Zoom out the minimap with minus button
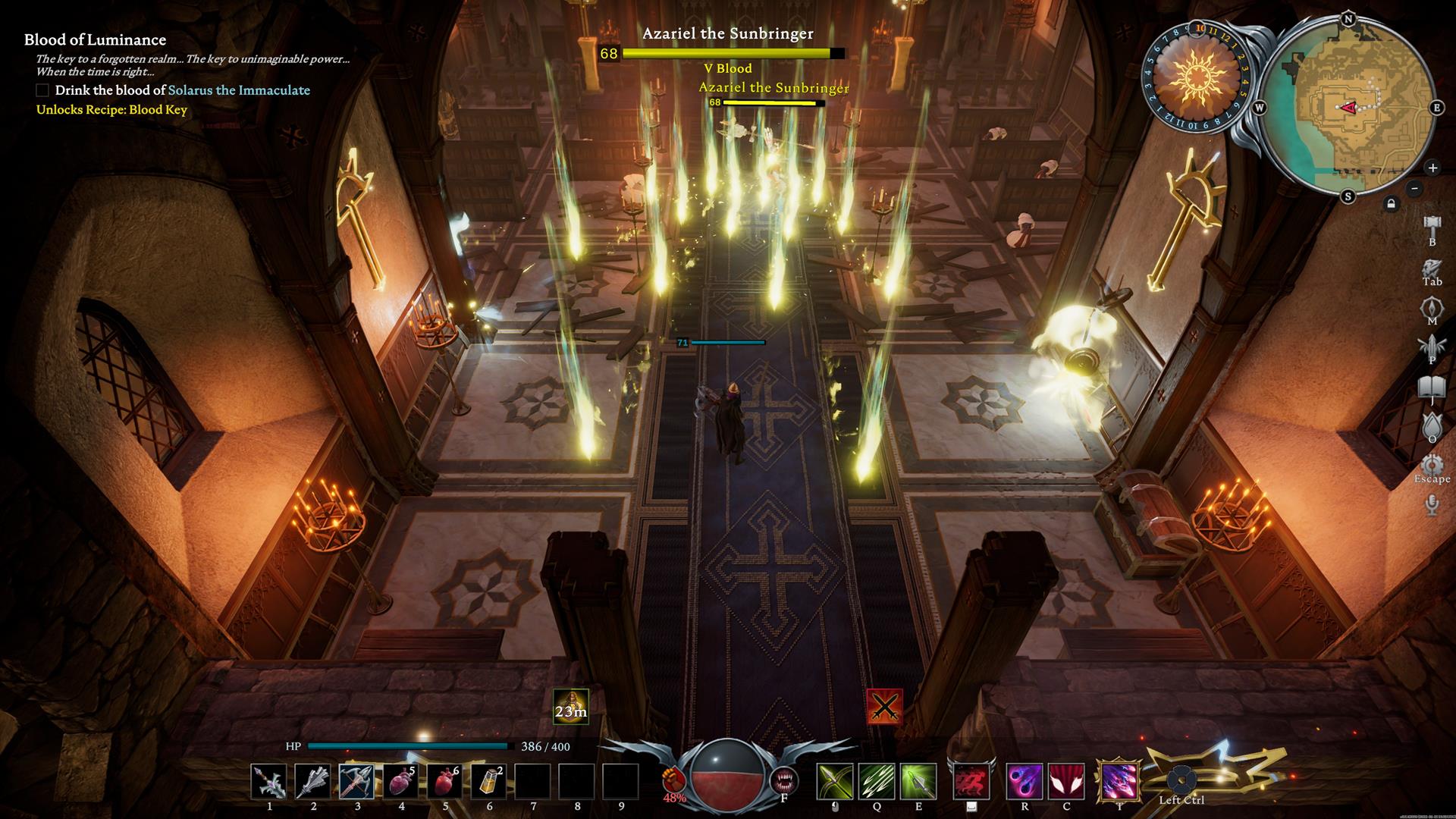Viewport: 1456px width, 819px height. (x=1414, y=188)
